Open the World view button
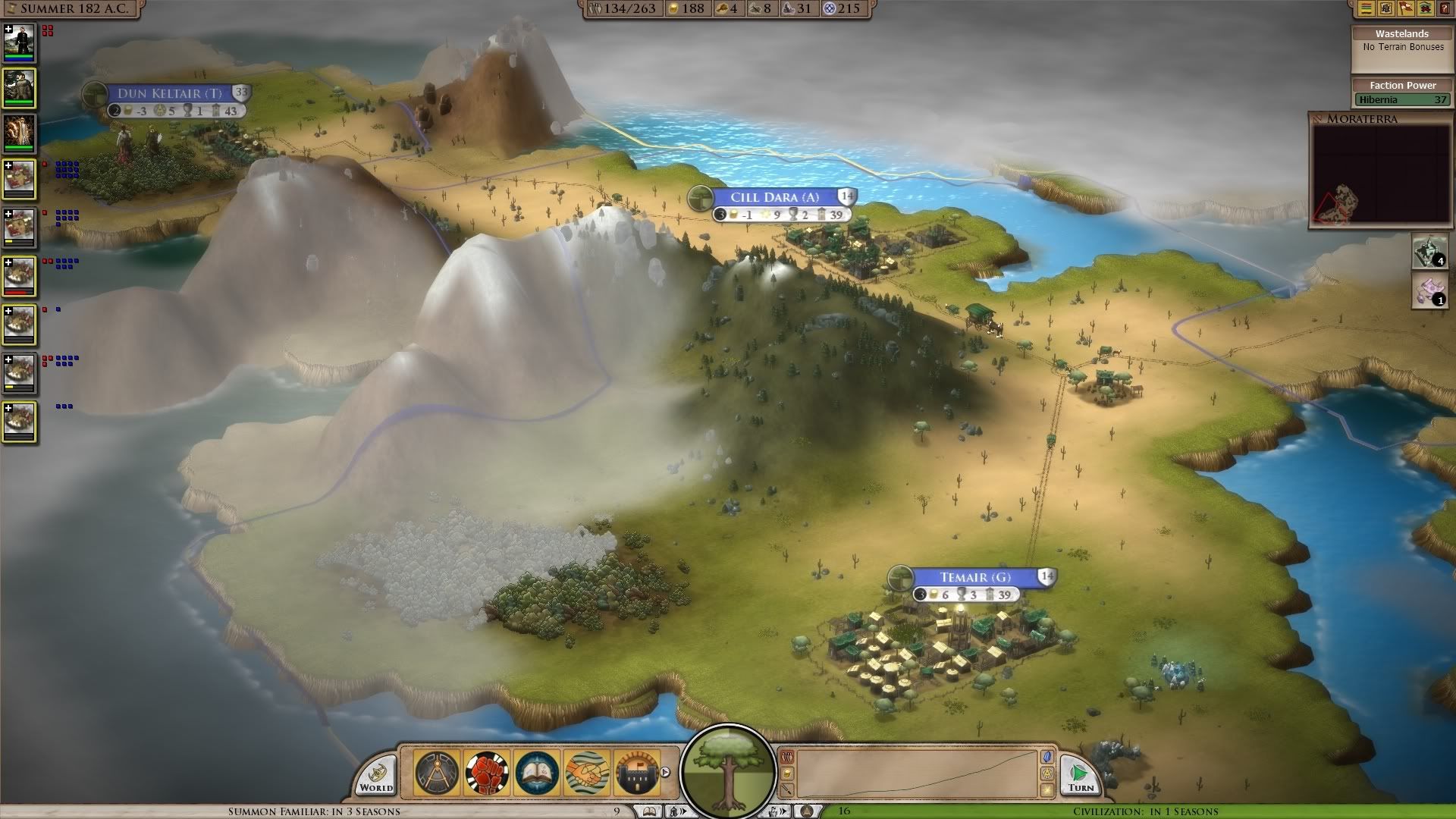Viewport: 1456px width, 819px height. [376, 777]
